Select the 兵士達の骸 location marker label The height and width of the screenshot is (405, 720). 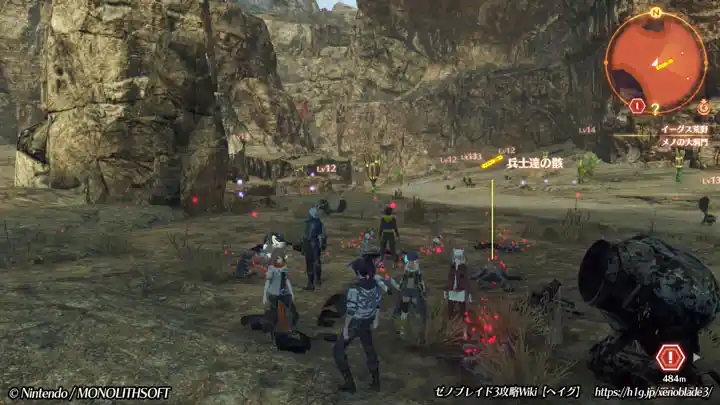(535, 162)
